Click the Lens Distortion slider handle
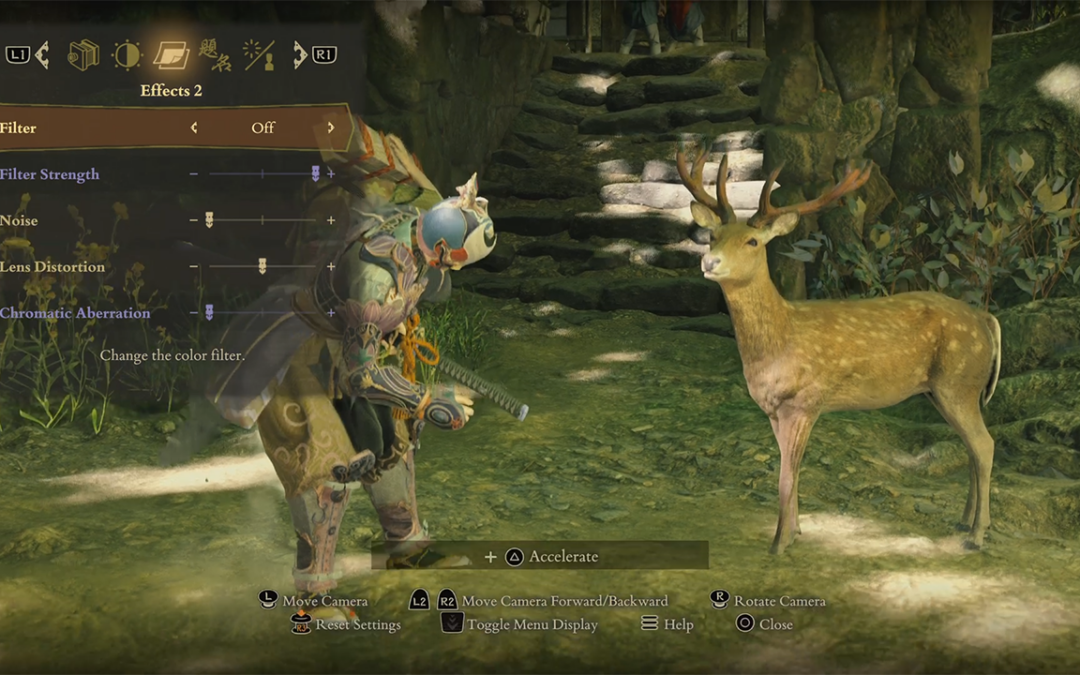The width and height of the screenshot is (1080, 675). click(262, 266)
